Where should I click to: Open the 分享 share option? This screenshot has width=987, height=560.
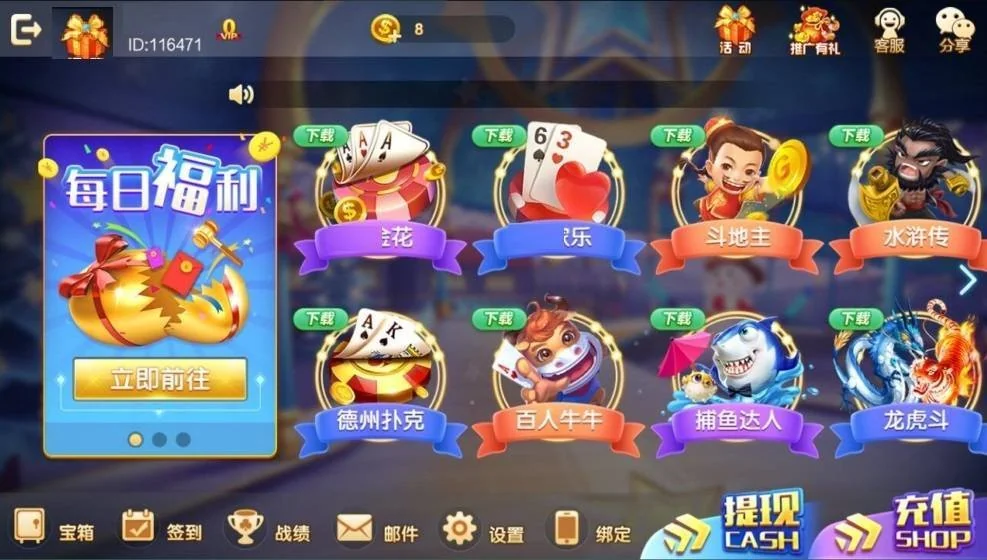[954, 28]
